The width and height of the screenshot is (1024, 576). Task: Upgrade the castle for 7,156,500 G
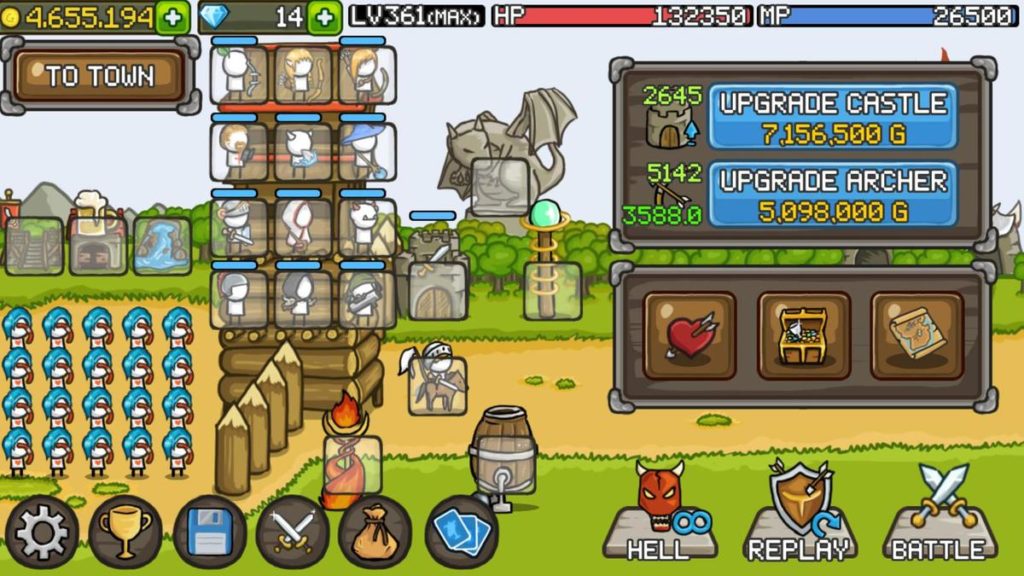point(832,117)
